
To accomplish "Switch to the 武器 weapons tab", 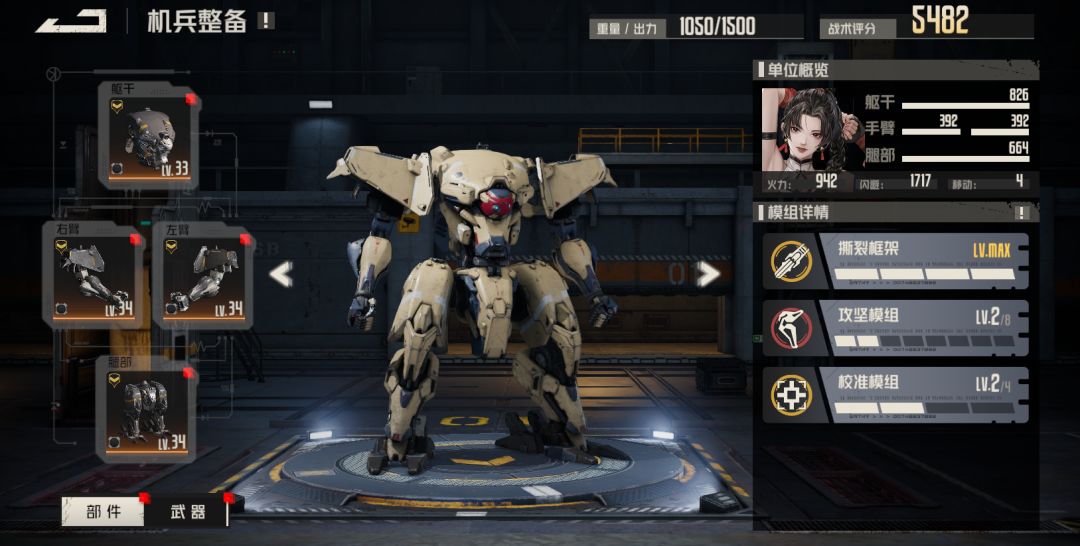I will pos(187,512).
